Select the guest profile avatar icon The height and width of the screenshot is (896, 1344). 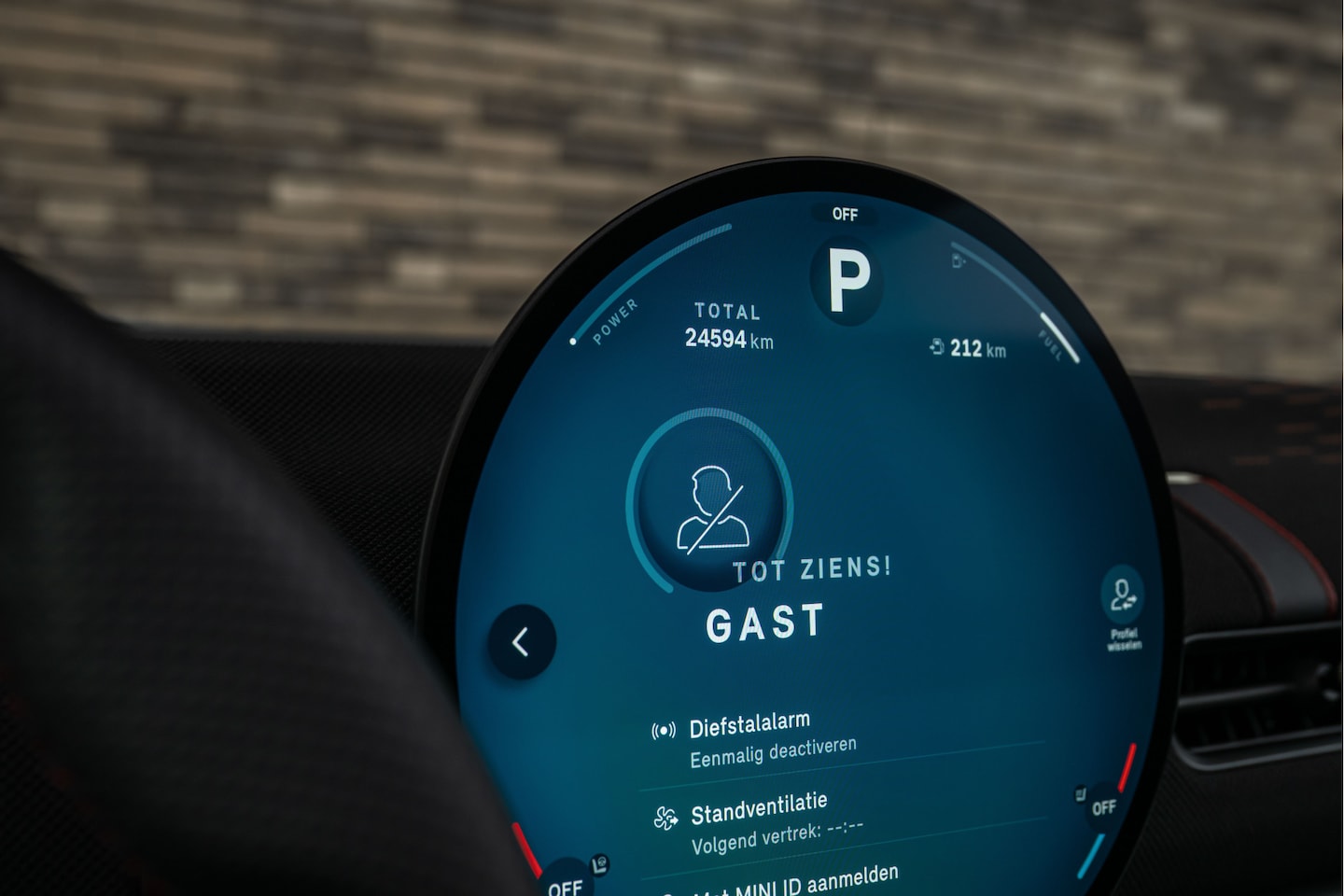(712, 510)
